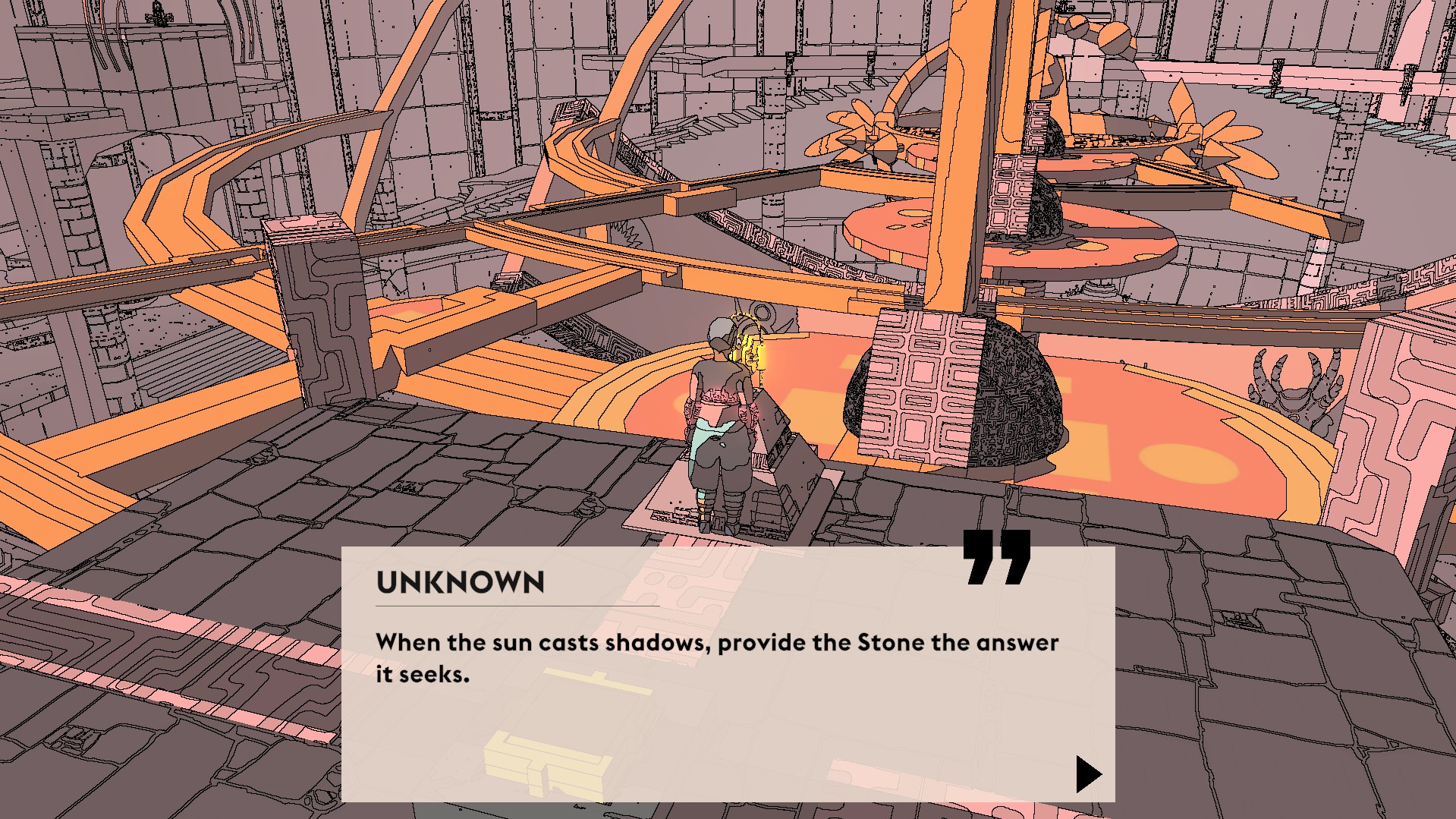The image size is (1456, 819).
Task: Click the speaker name UNKNOWN
Action: tap(459, 582)
